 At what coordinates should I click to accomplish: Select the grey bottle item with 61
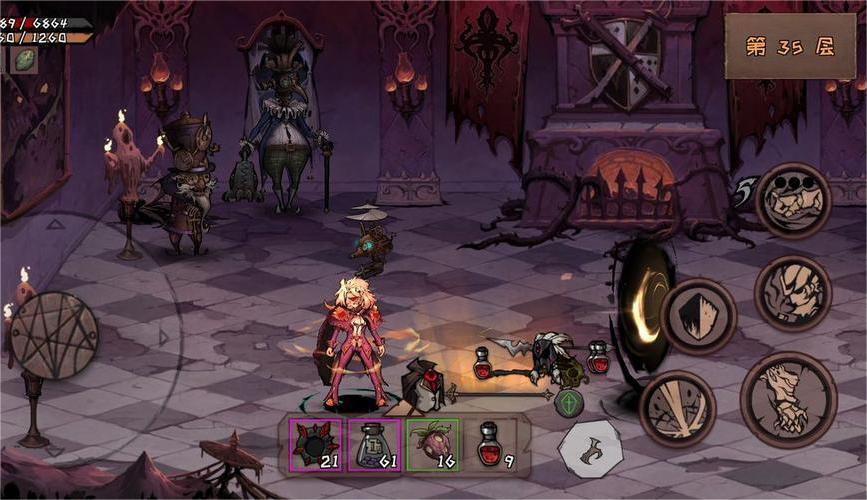(374, 445)
